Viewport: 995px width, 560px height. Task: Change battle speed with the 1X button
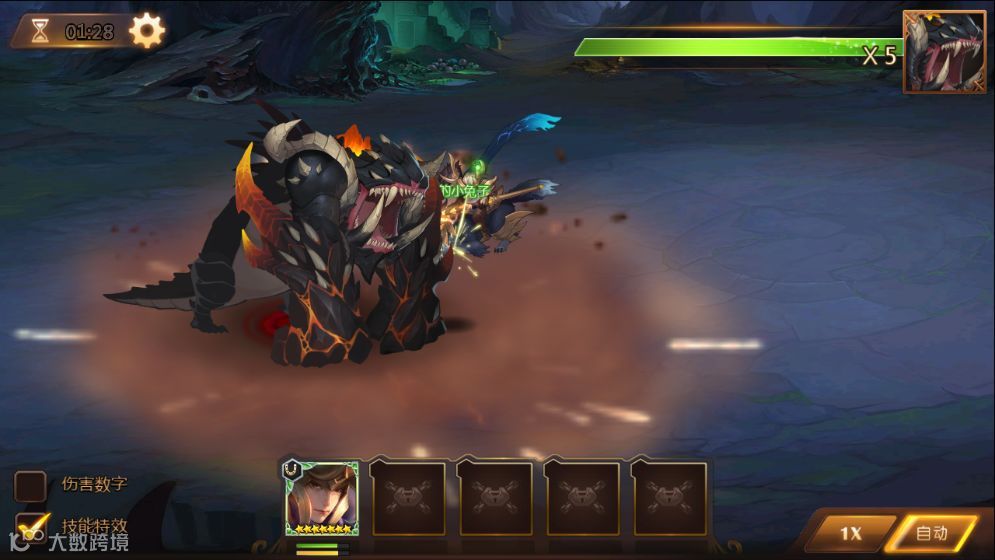point(848,533)
